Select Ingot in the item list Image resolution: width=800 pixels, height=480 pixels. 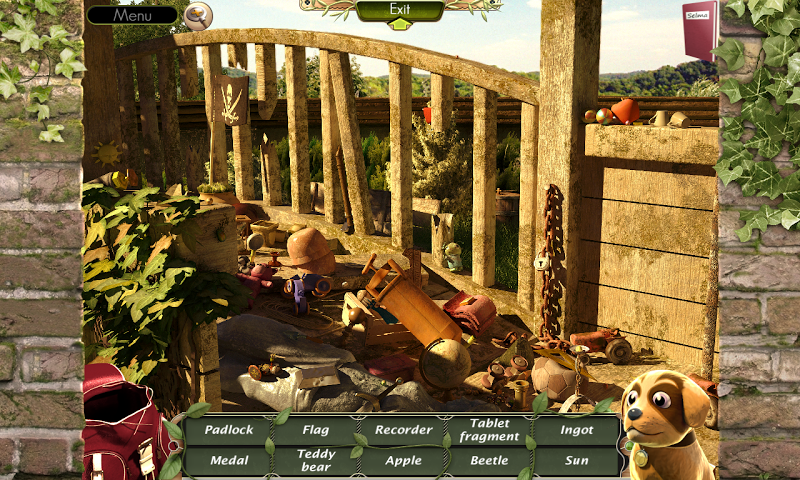(577, 430)
